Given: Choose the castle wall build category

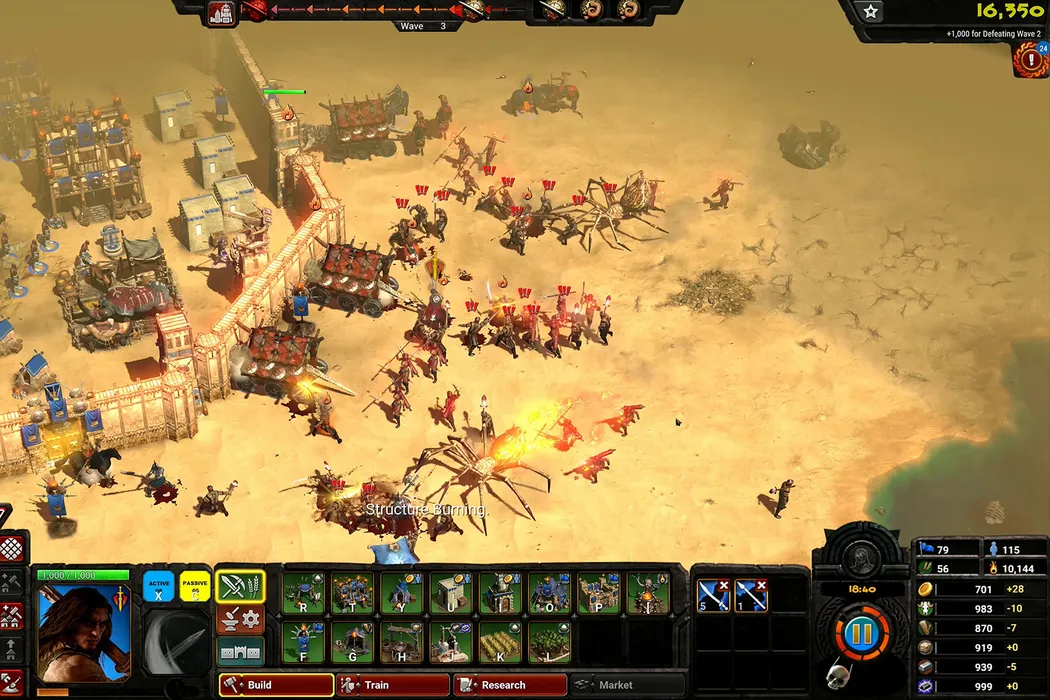Looking at the screenshot, I should [x=241, y=652].
